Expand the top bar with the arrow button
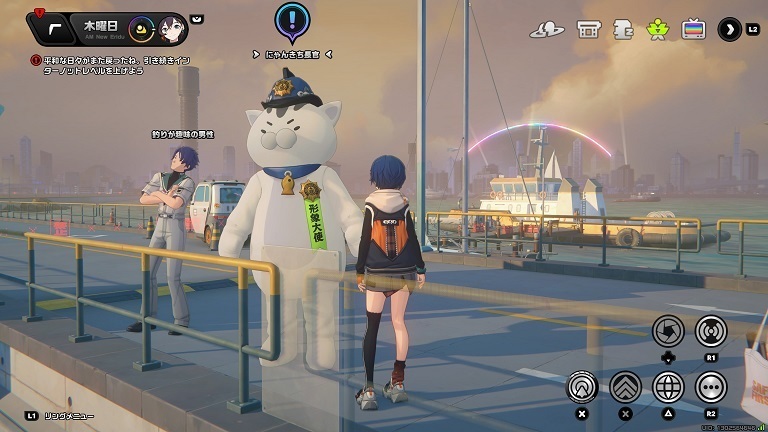 pyautogui.click(x=729, y=29)
